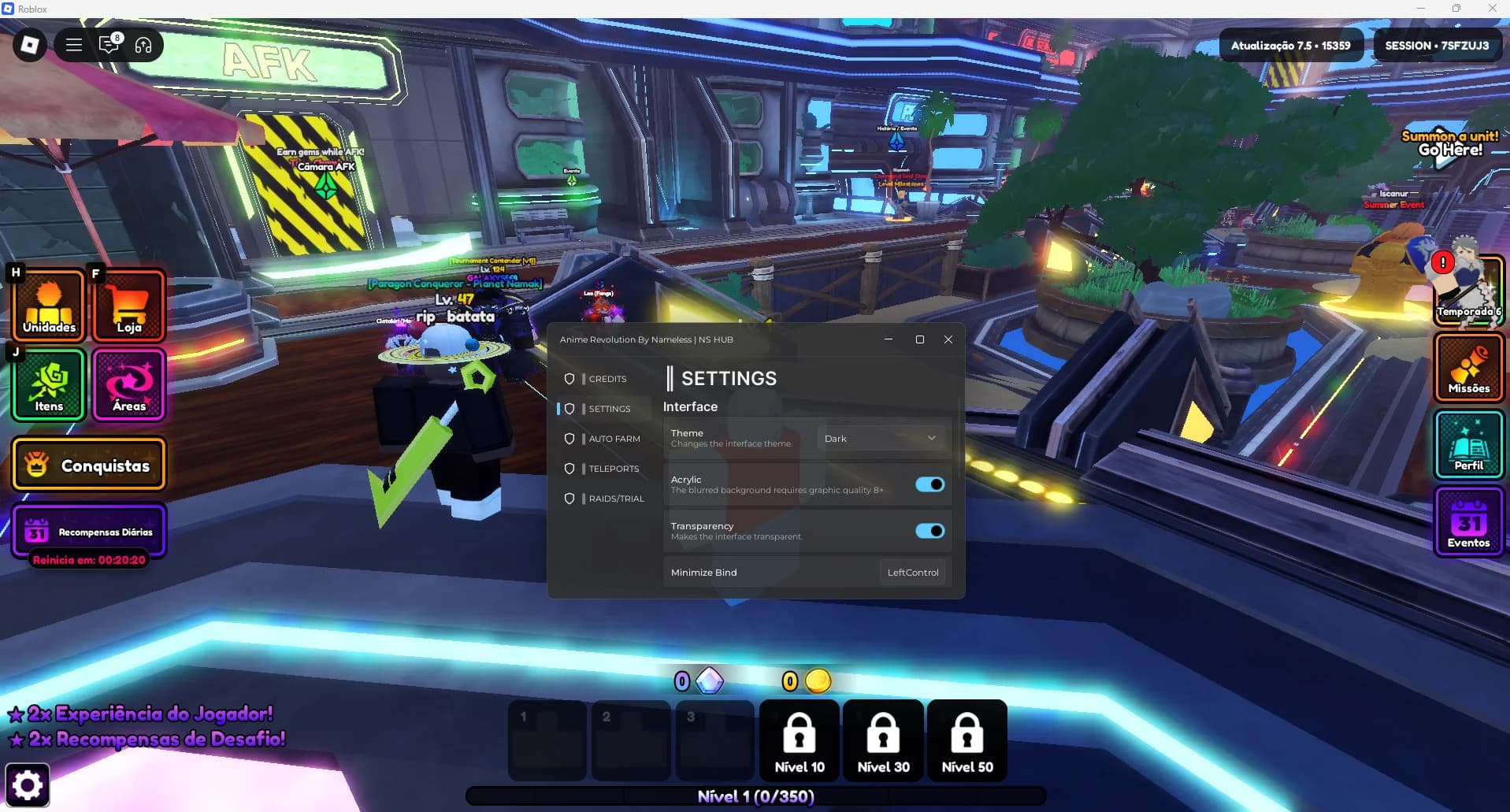Change the Minimize Bind LeftControl key
The image size is (1510, 812).
912,573
